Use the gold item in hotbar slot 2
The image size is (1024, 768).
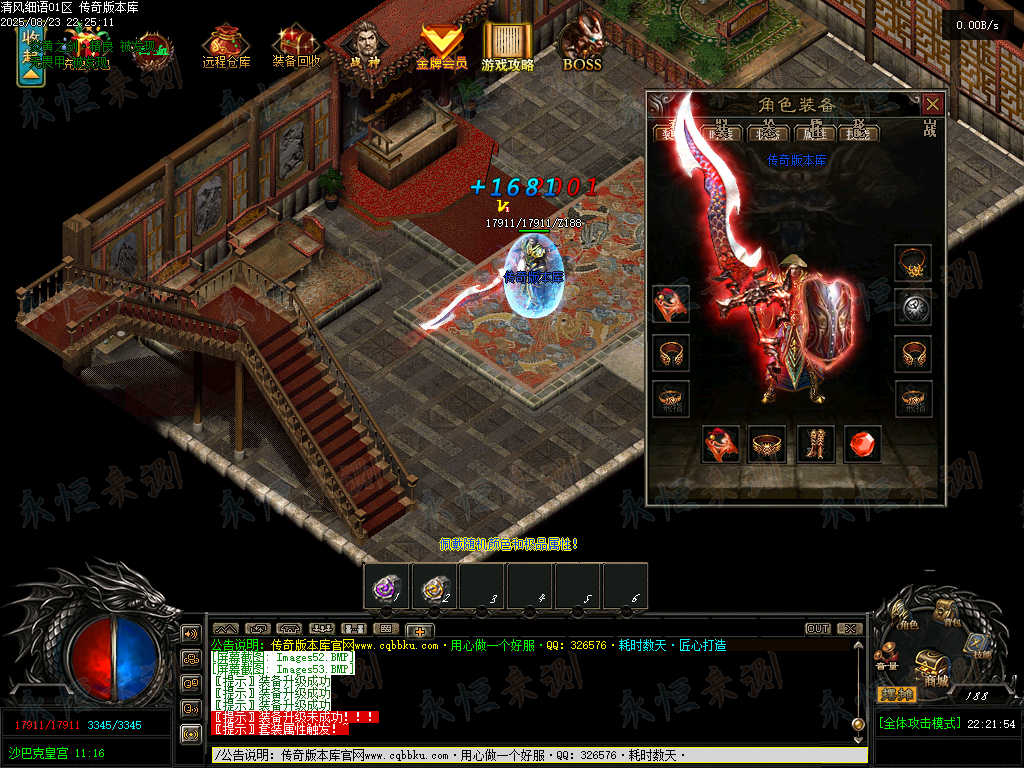coord(434,587)
